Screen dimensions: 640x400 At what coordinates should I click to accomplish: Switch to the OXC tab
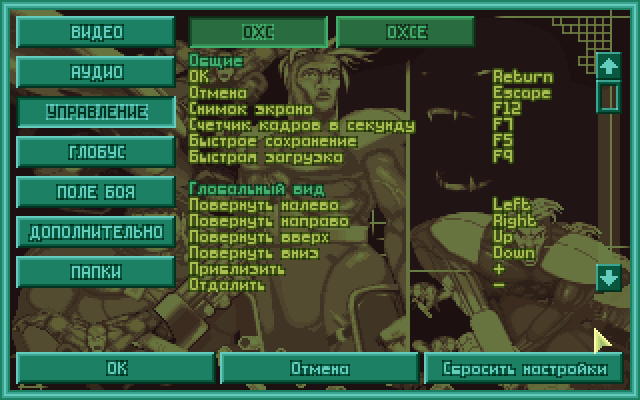[x=257, y=31]
